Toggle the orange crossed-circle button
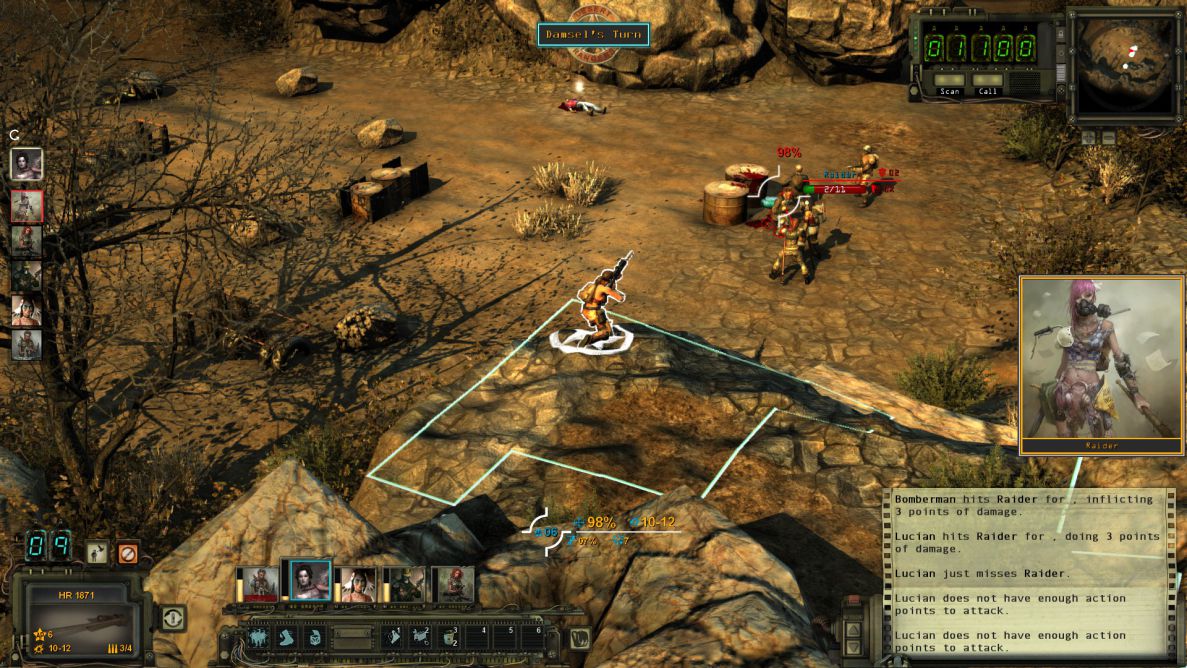 point(127,552)
